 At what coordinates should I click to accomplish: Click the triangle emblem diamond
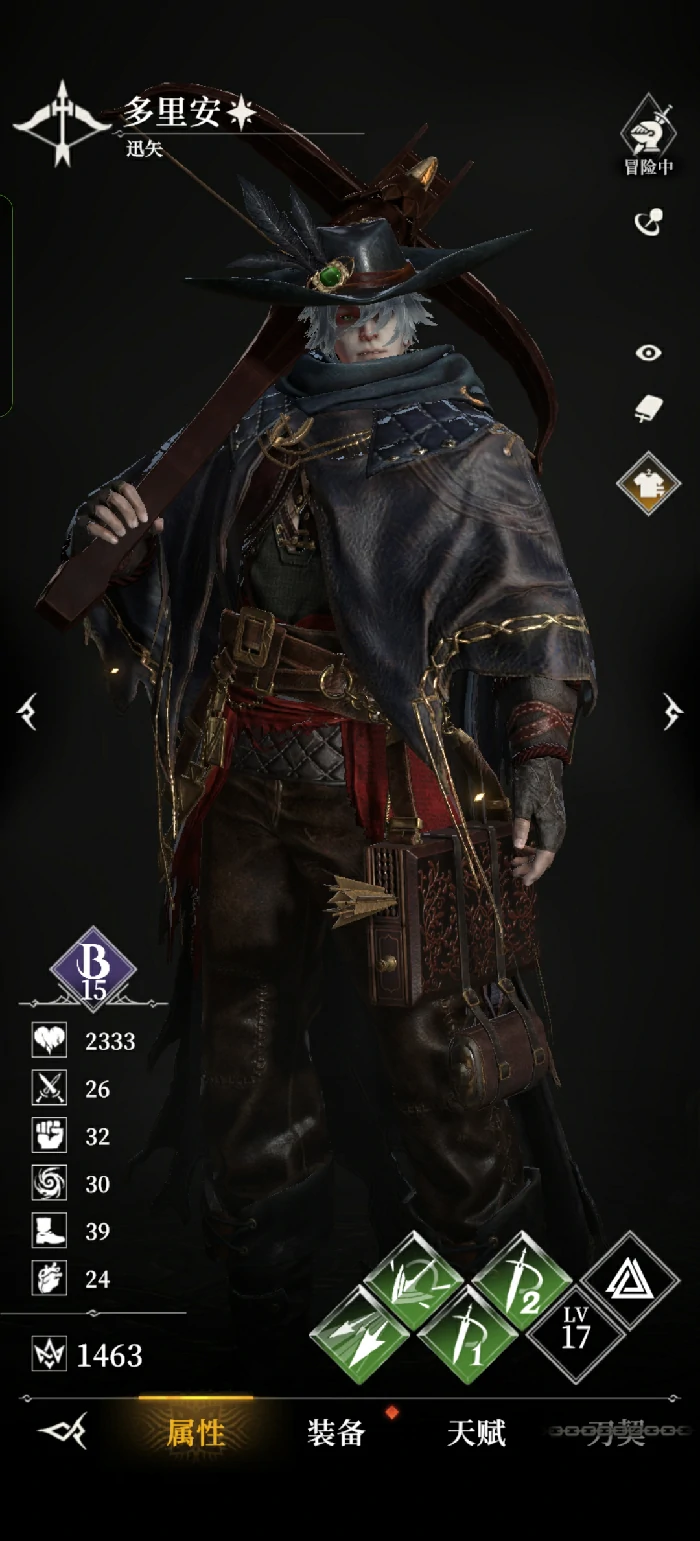pos(629,1281)
